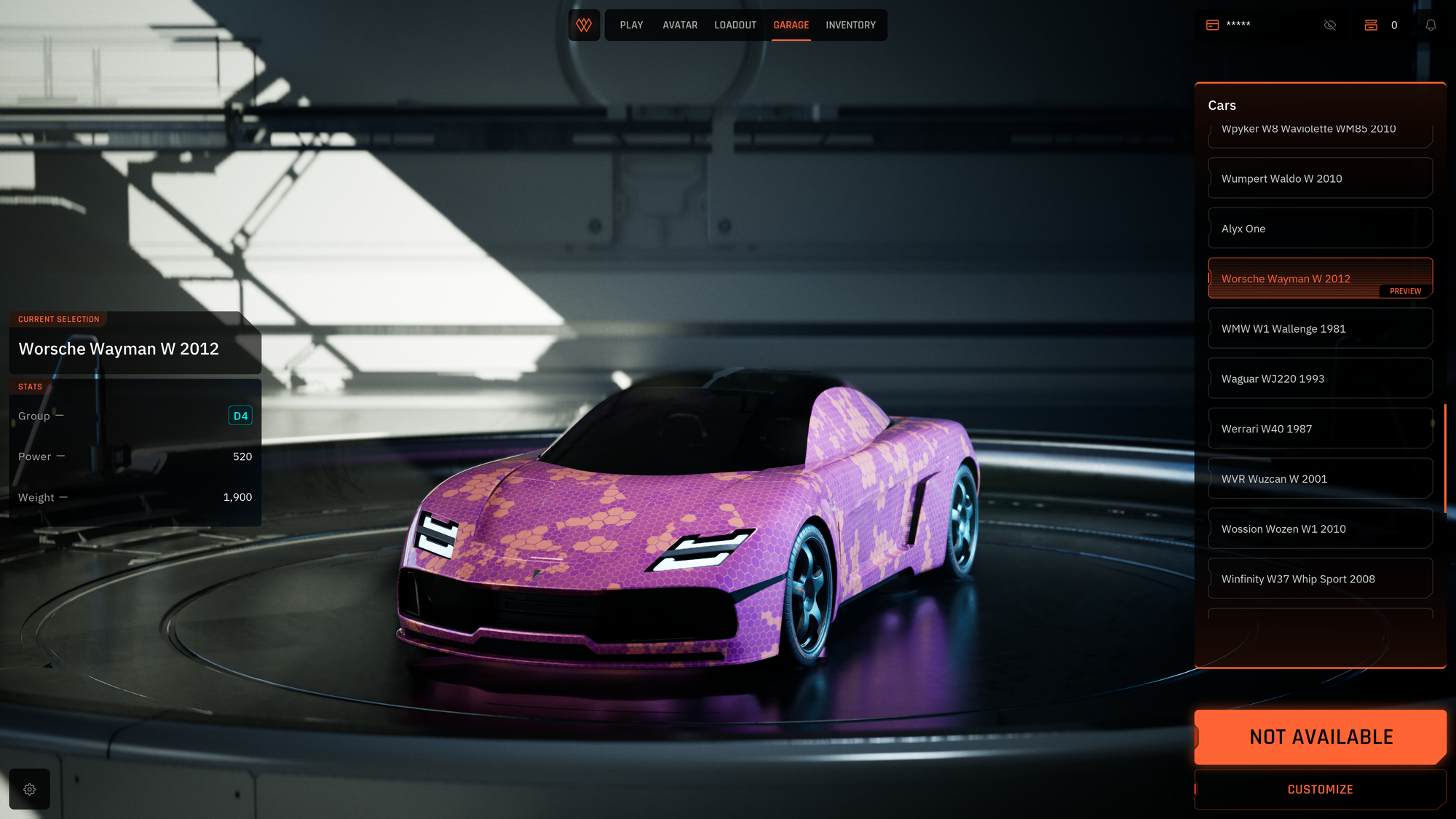Open the Play tab
The image size is (1456, 819).
pos(631,25)
